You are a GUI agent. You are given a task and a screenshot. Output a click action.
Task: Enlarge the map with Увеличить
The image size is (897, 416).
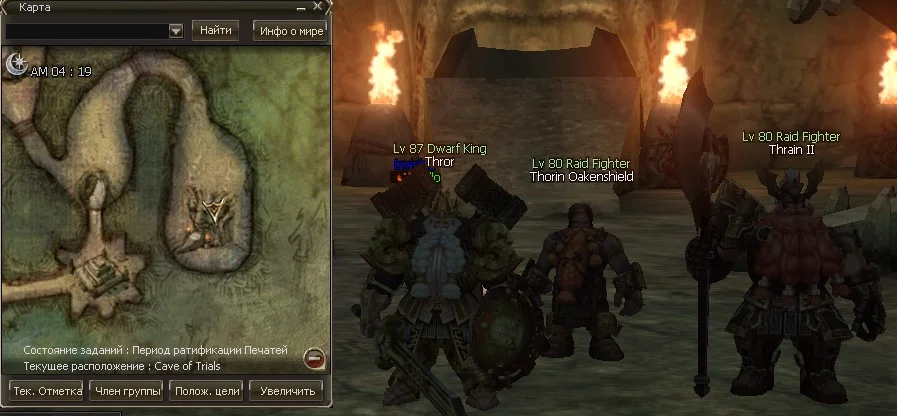(x=286, y=390)
